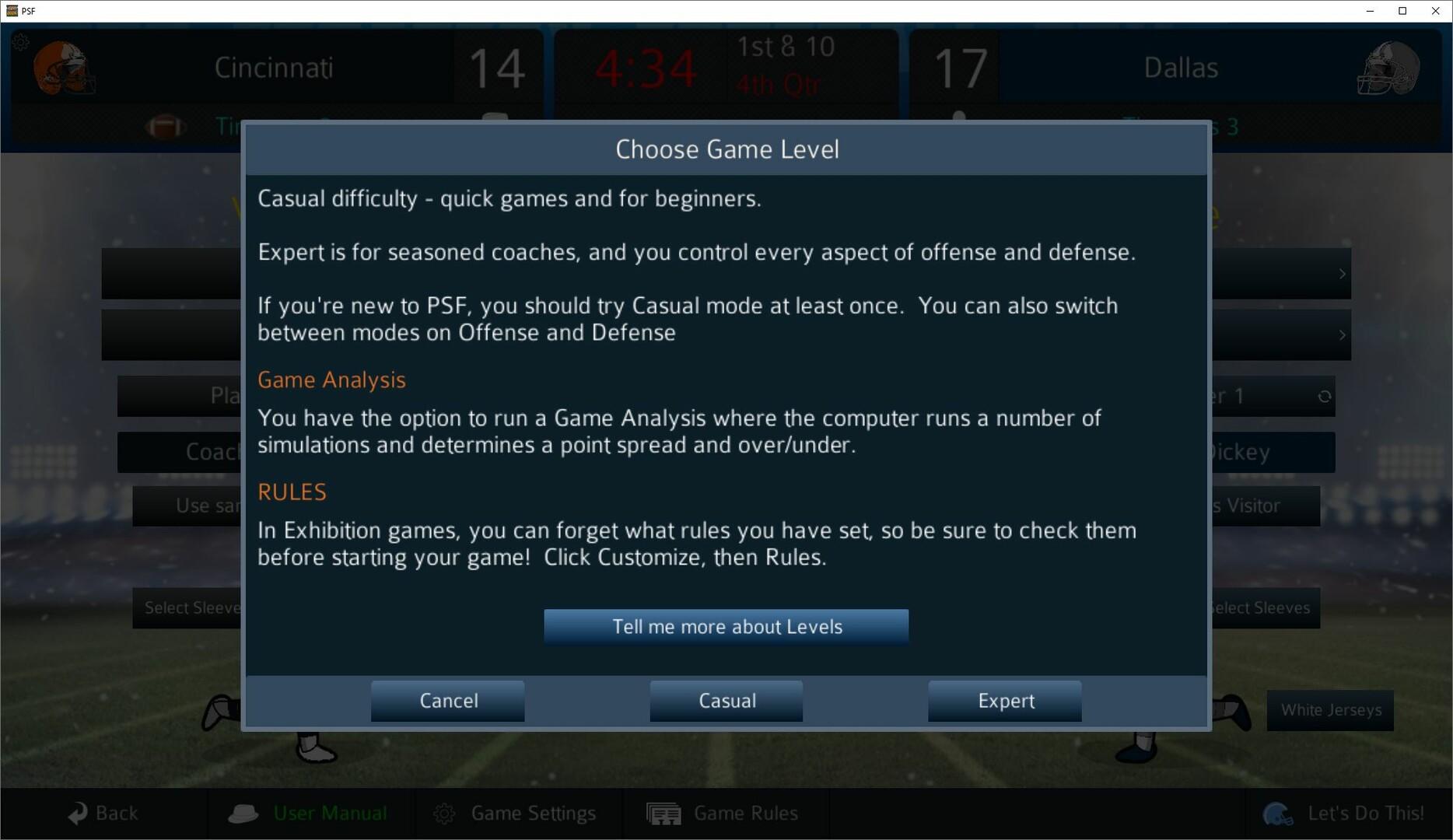Choose Casual difficulty mode

pos(725,701)
